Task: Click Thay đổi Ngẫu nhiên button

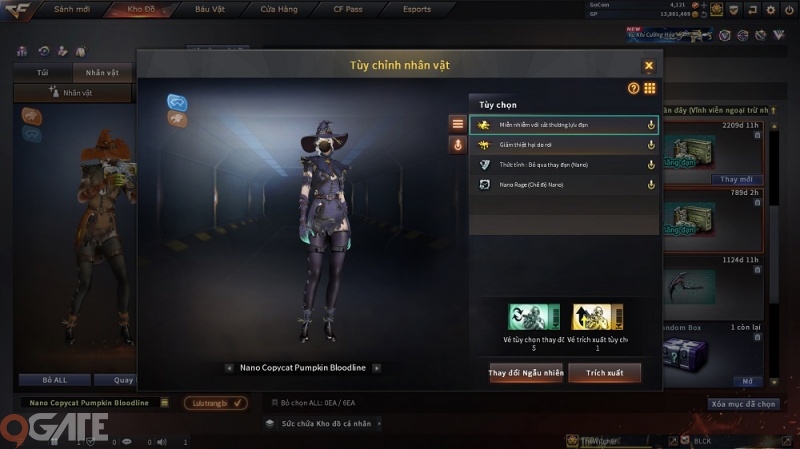Action: point(525,373)
